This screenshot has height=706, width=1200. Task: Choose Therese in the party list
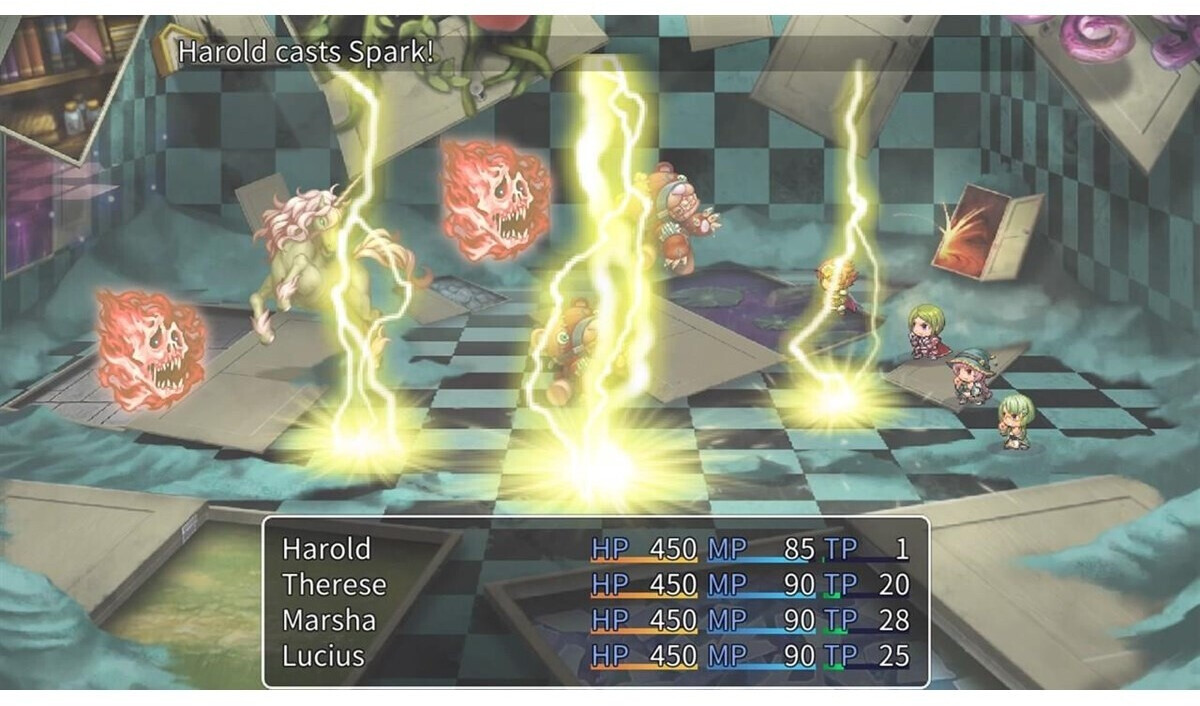tap(334, 585)
